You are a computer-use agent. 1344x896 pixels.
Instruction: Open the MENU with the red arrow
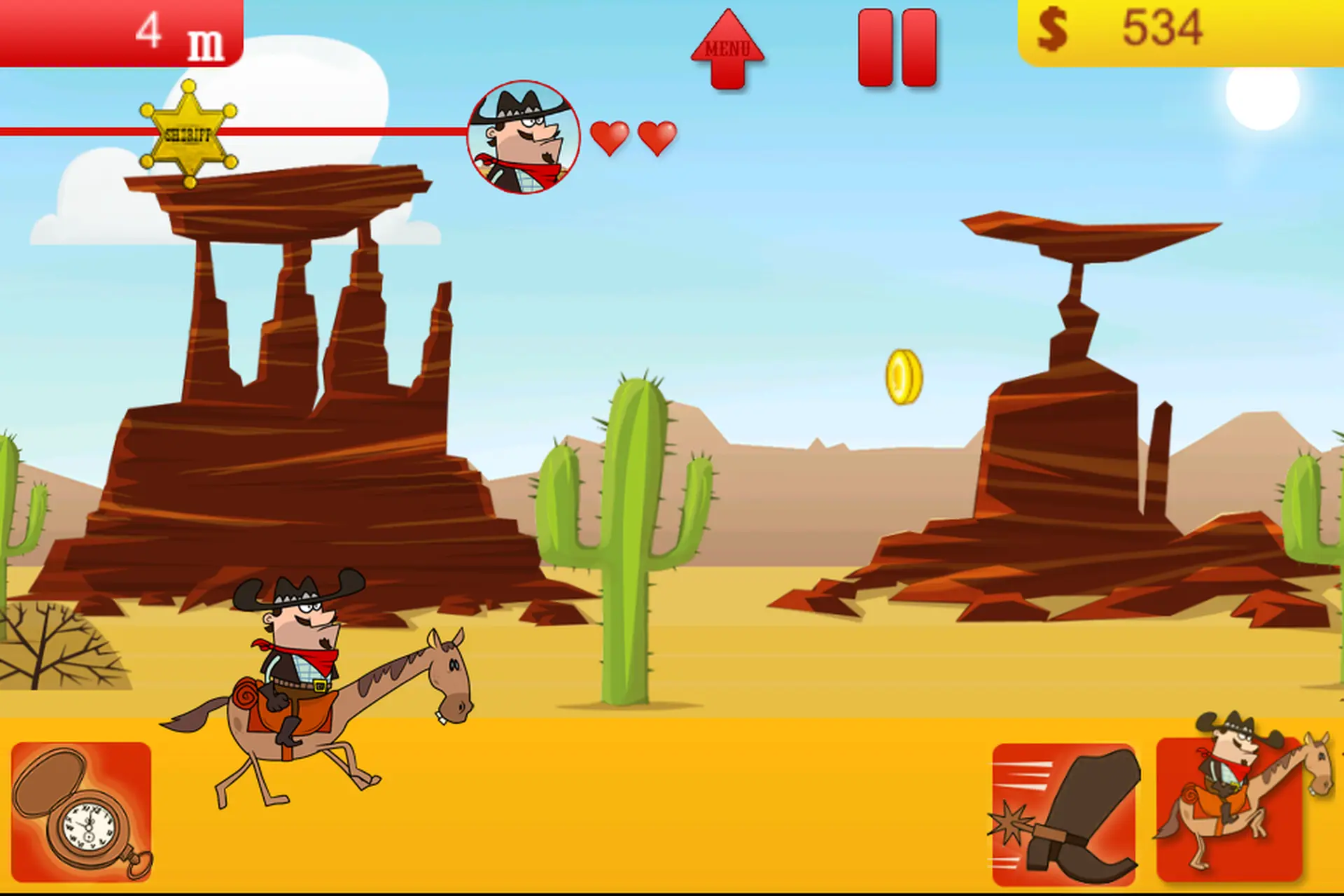[728, 49]
